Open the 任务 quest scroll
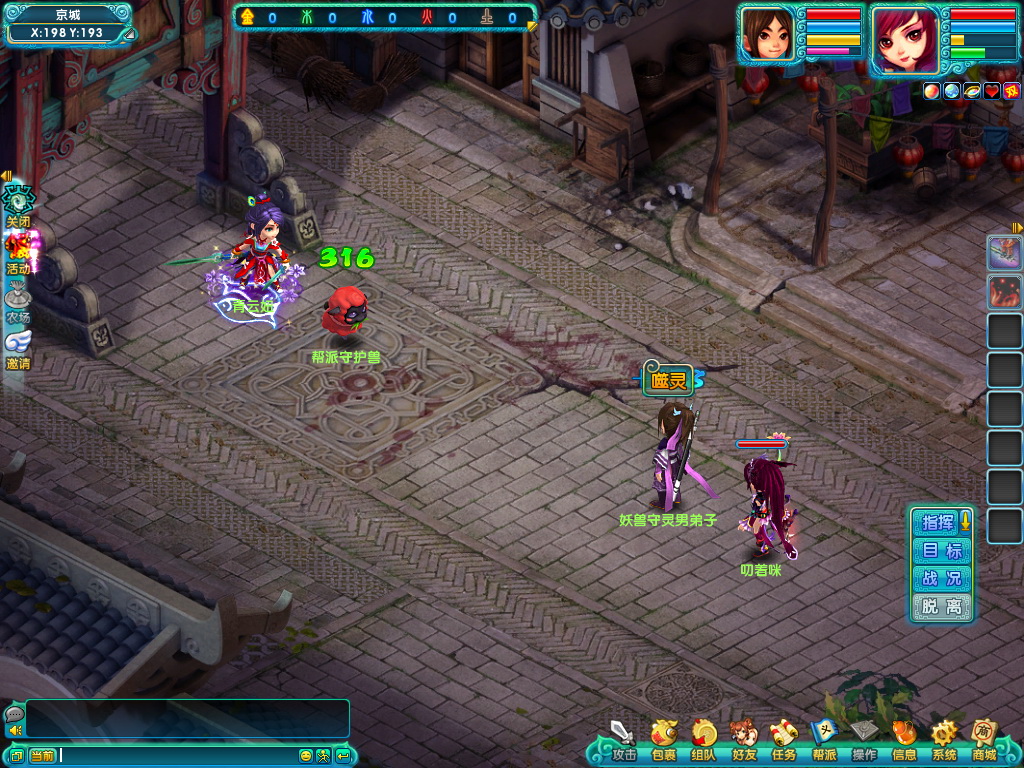Image resolution: width=1024 pixels, height=768 pixels. (783, 738)
